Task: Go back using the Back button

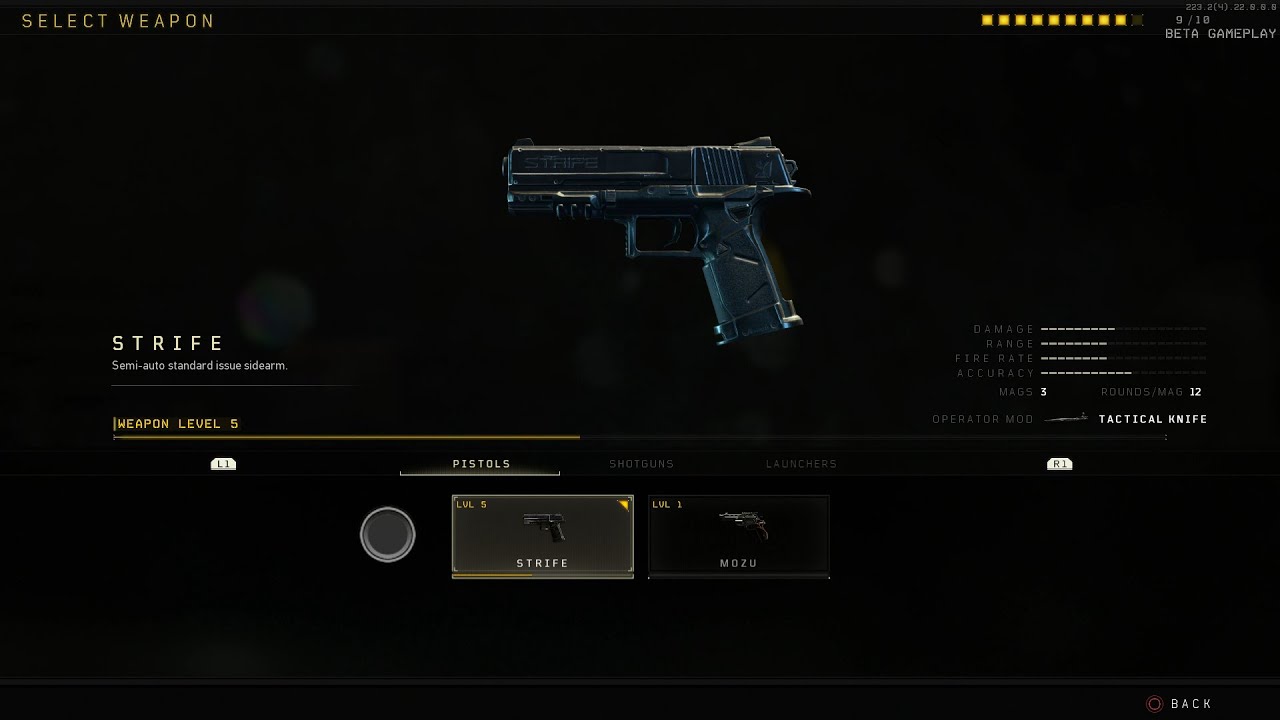Action: [x=1180, y=704]
